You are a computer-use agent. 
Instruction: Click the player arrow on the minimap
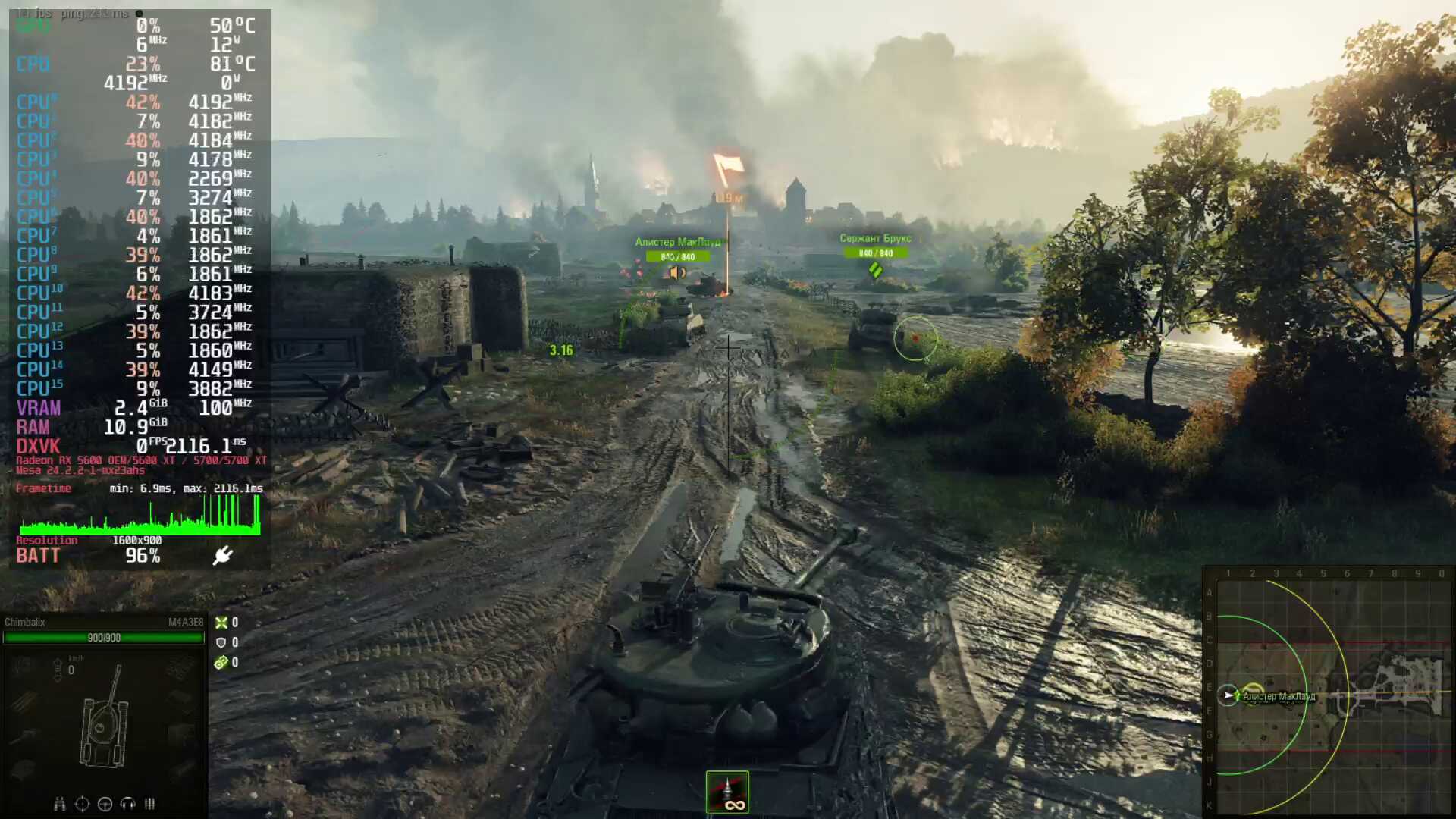[x=1228, y=695]
